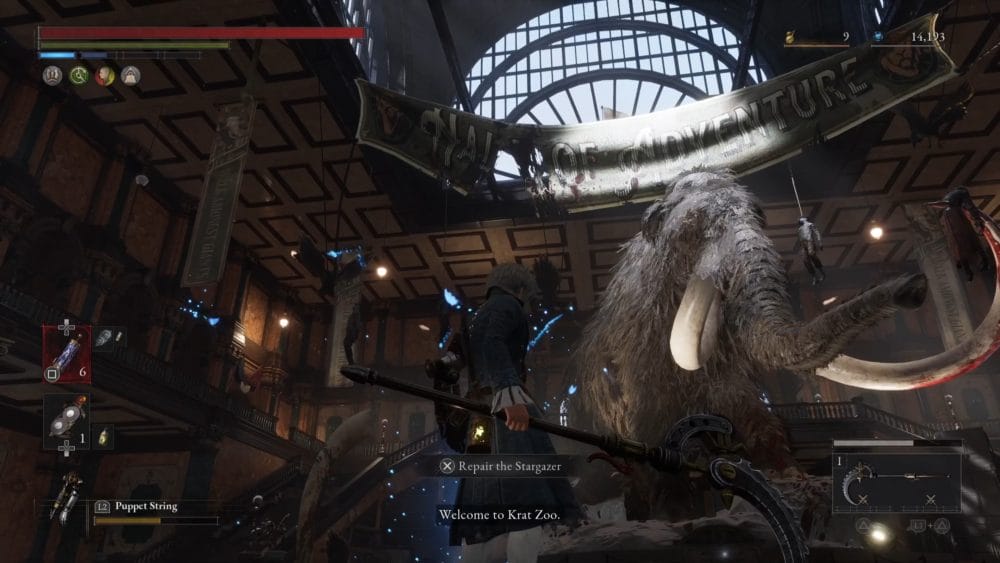Screen dimensions: 1000x563
Task: Click the red and yellow head status icon
Action: point(105,75)
